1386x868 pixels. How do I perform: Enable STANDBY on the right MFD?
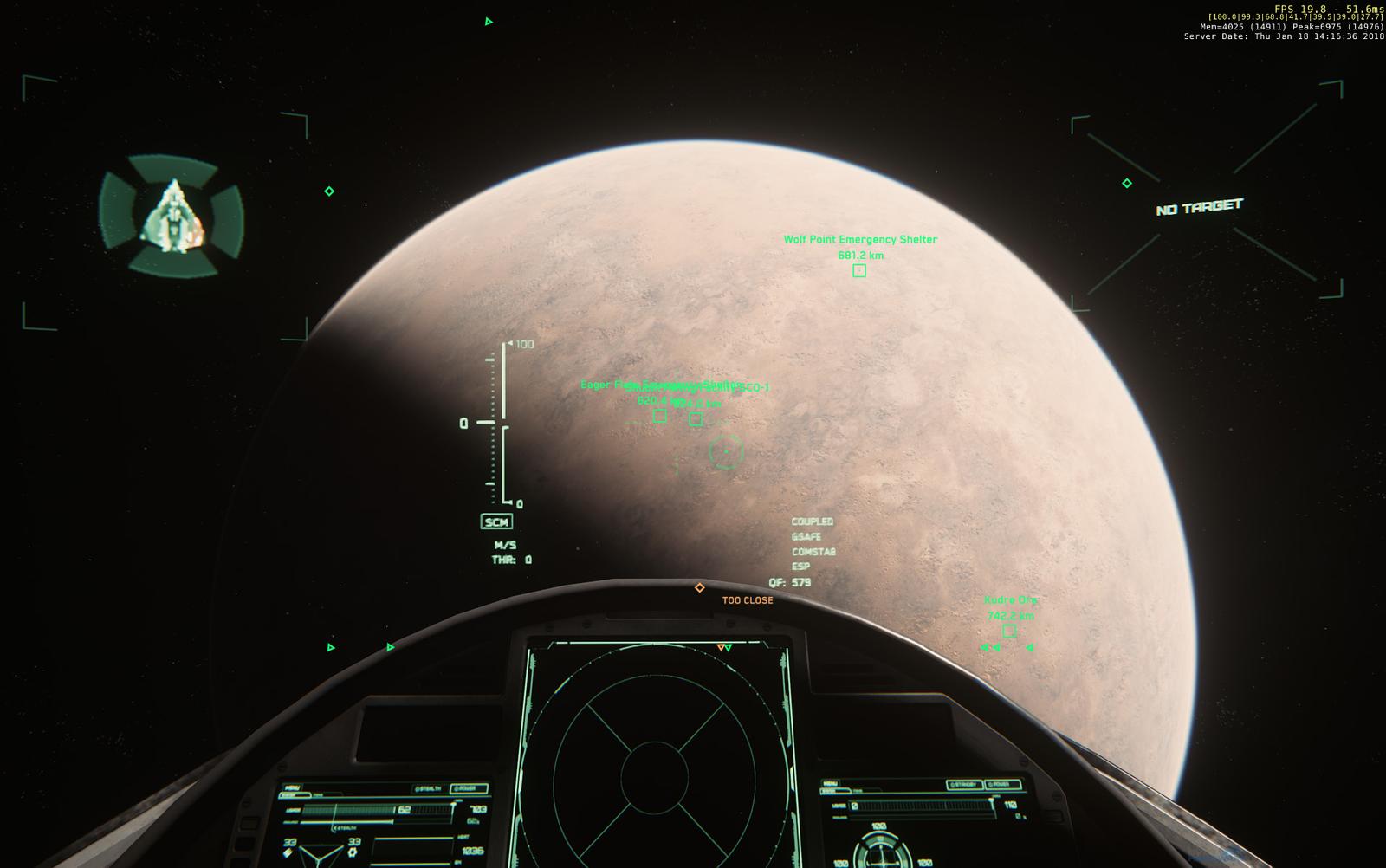(965, 784)
